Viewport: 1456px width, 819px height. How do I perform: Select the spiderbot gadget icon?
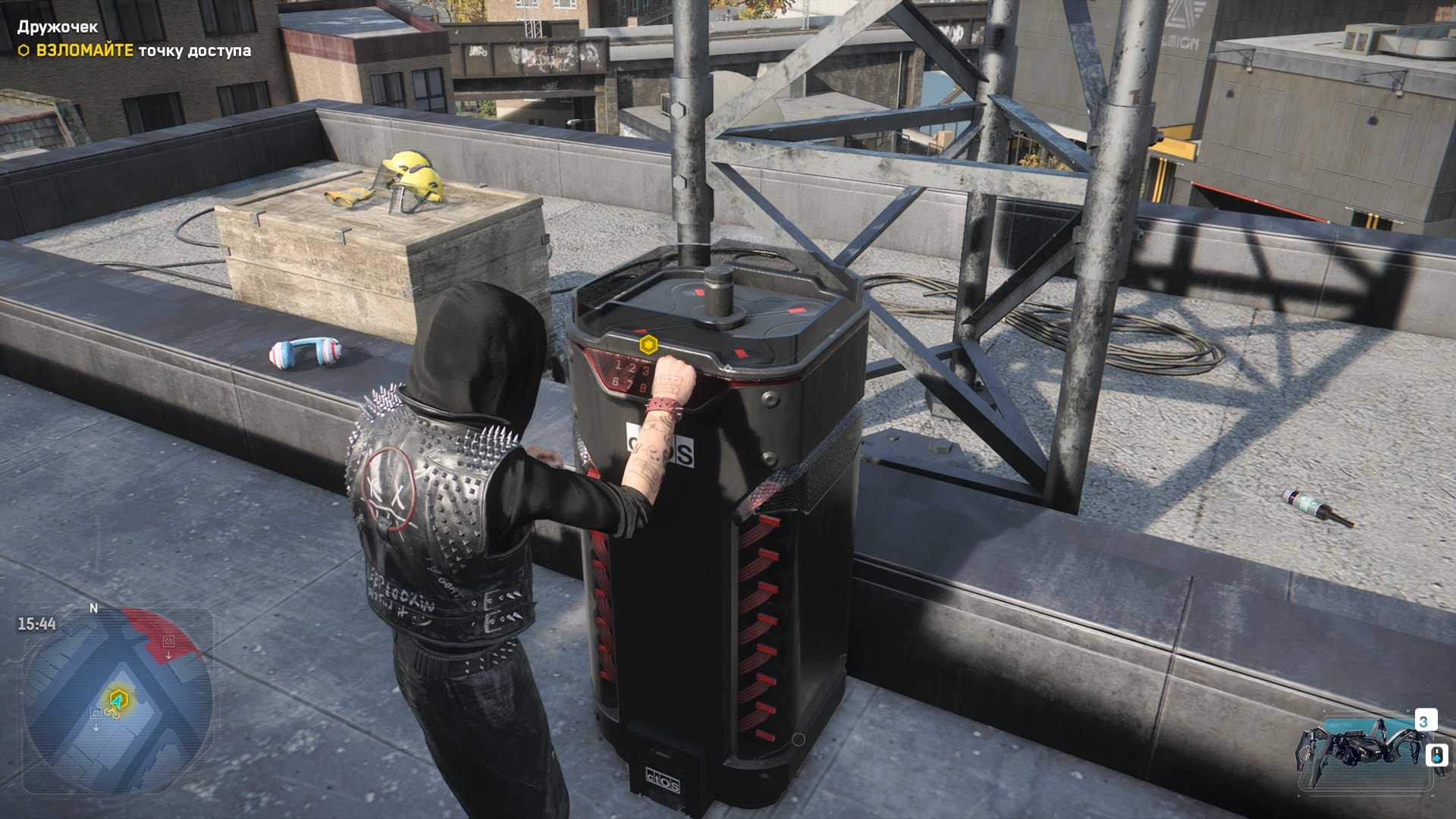tap(1357, 751)
